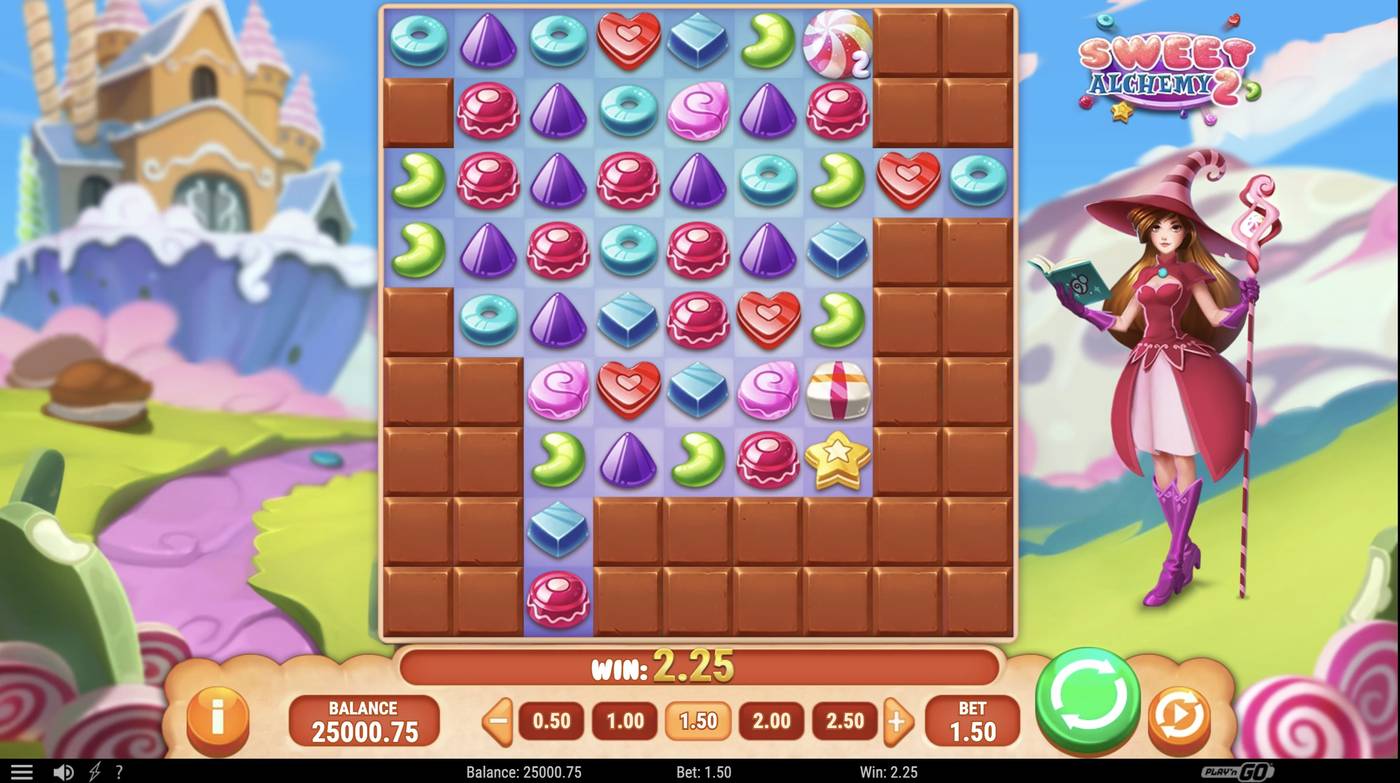
Task: Decrease the bet with the minus stepper
Action: pos(497,721)
